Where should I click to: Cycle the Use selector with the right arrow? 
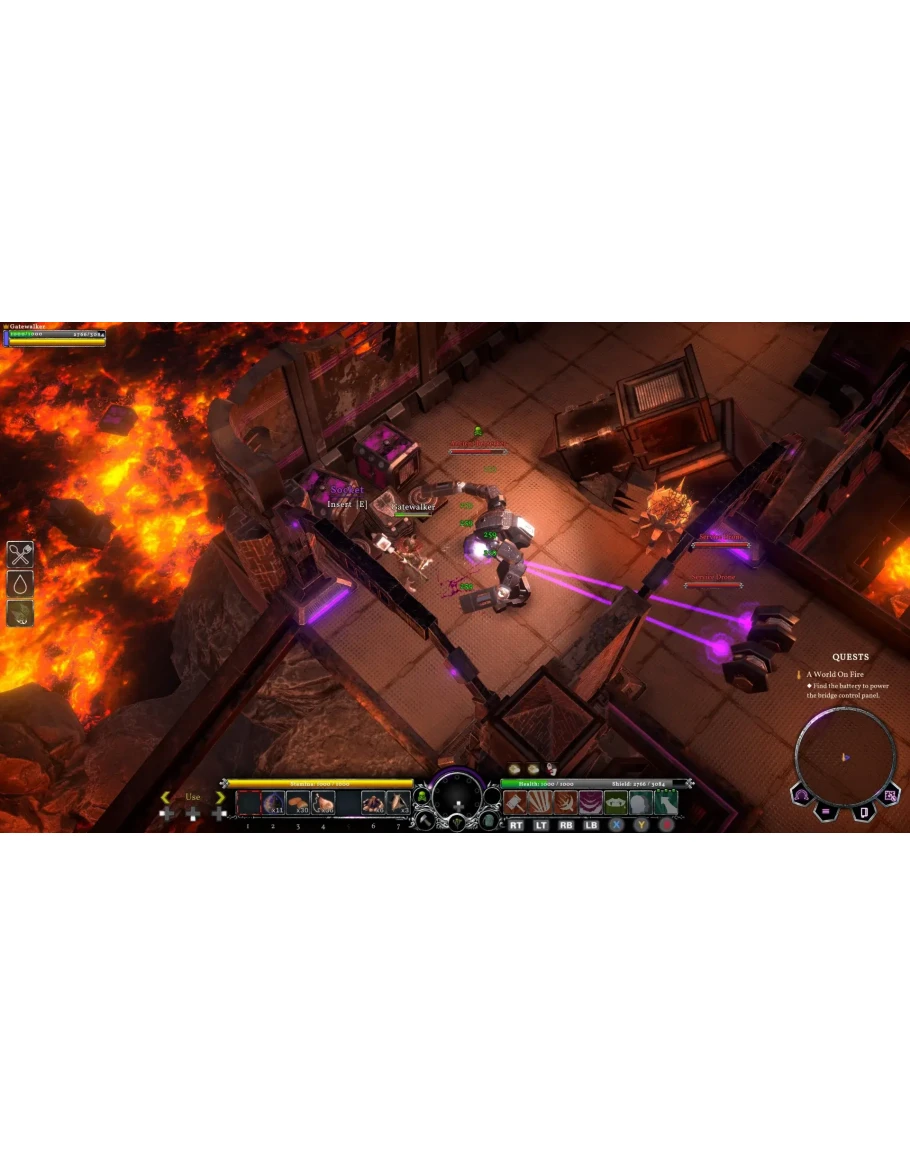click(220, 797)
